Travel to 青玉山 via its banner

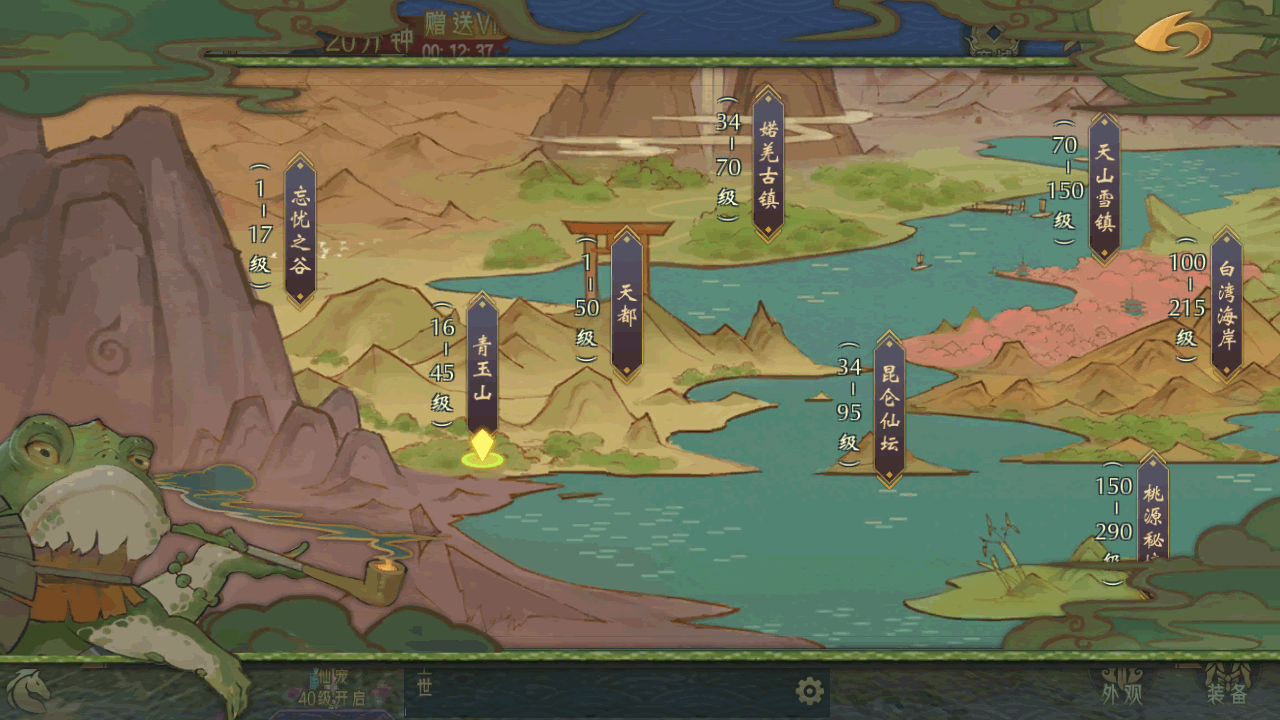(x=483, y=366)
